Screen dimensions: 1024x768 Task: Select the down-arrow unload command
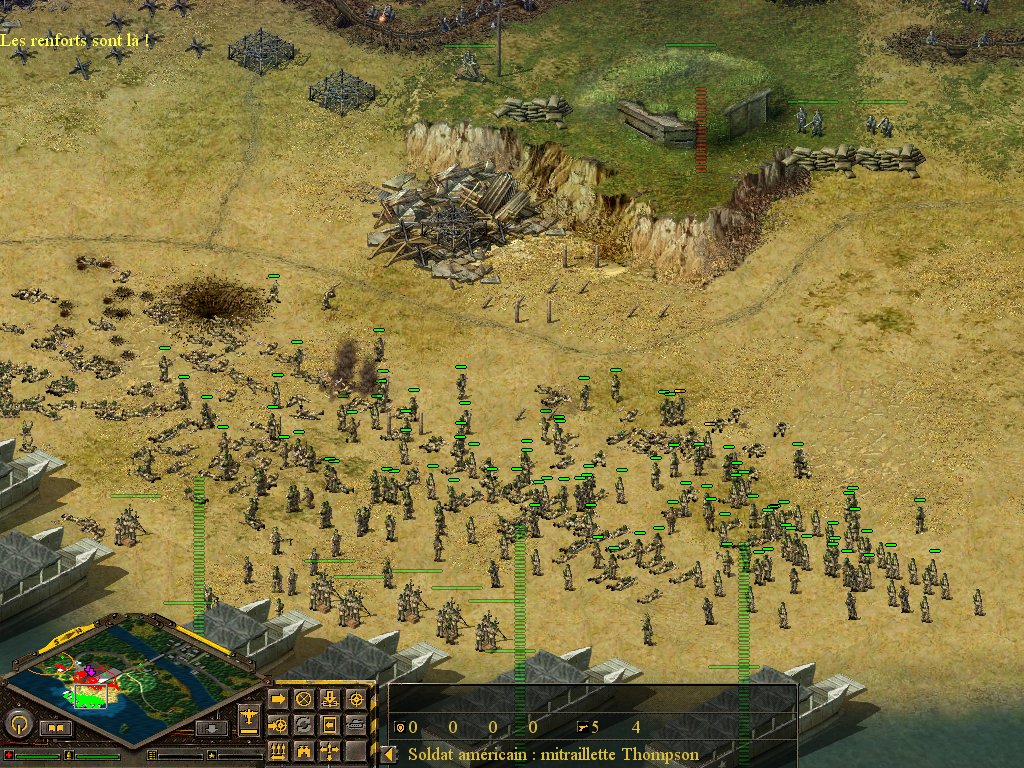329,699
